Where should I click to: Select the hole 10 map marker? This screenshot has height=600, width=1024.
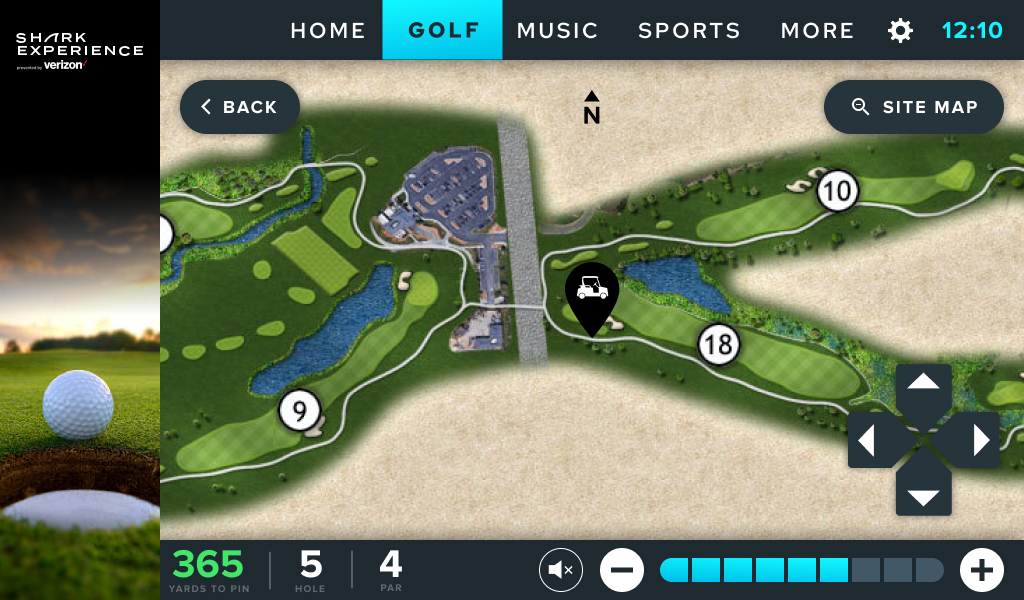coord(838,191)
